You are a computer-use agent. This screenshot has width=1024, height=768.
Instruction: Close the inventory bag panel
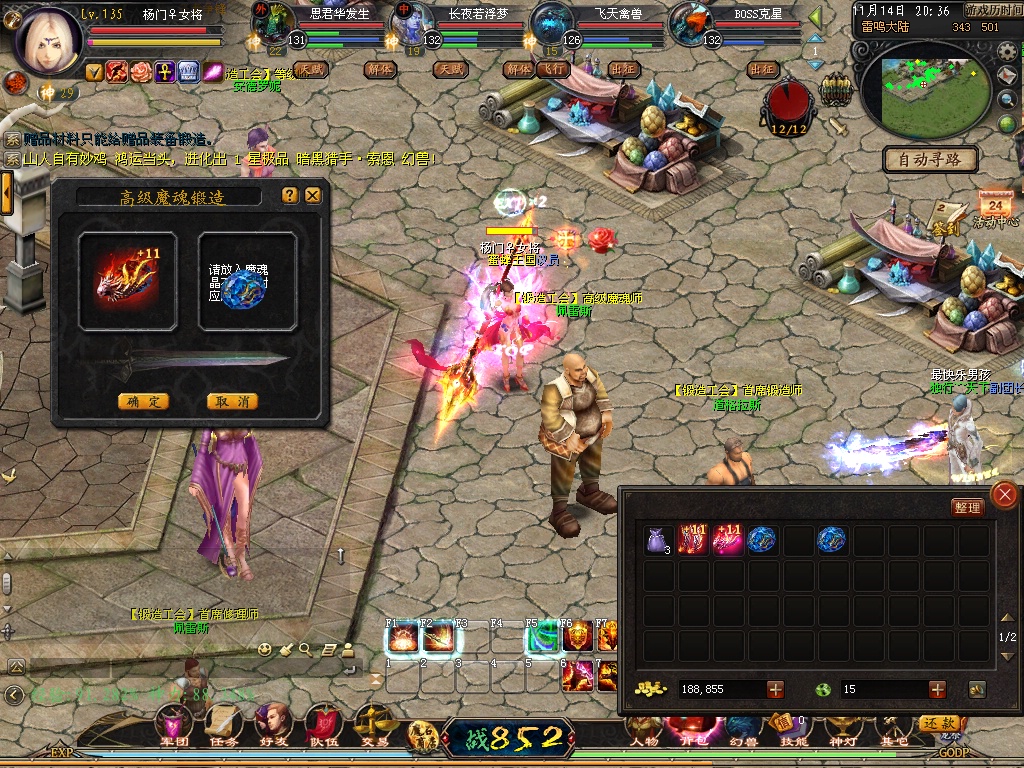[x=1004, y=494]
